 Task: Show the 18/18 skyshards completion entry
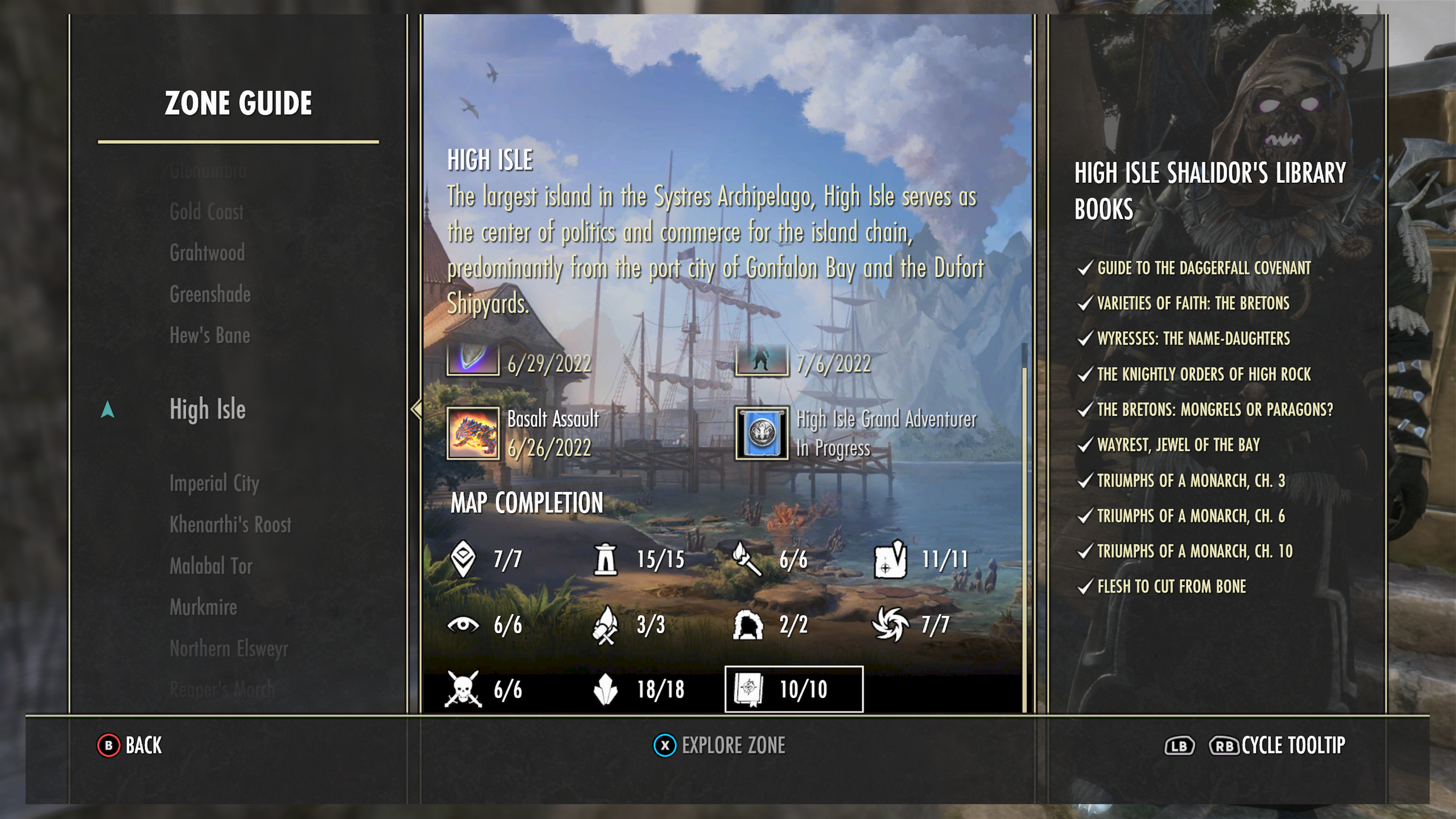pyautogui.click(x=639, y=689)
